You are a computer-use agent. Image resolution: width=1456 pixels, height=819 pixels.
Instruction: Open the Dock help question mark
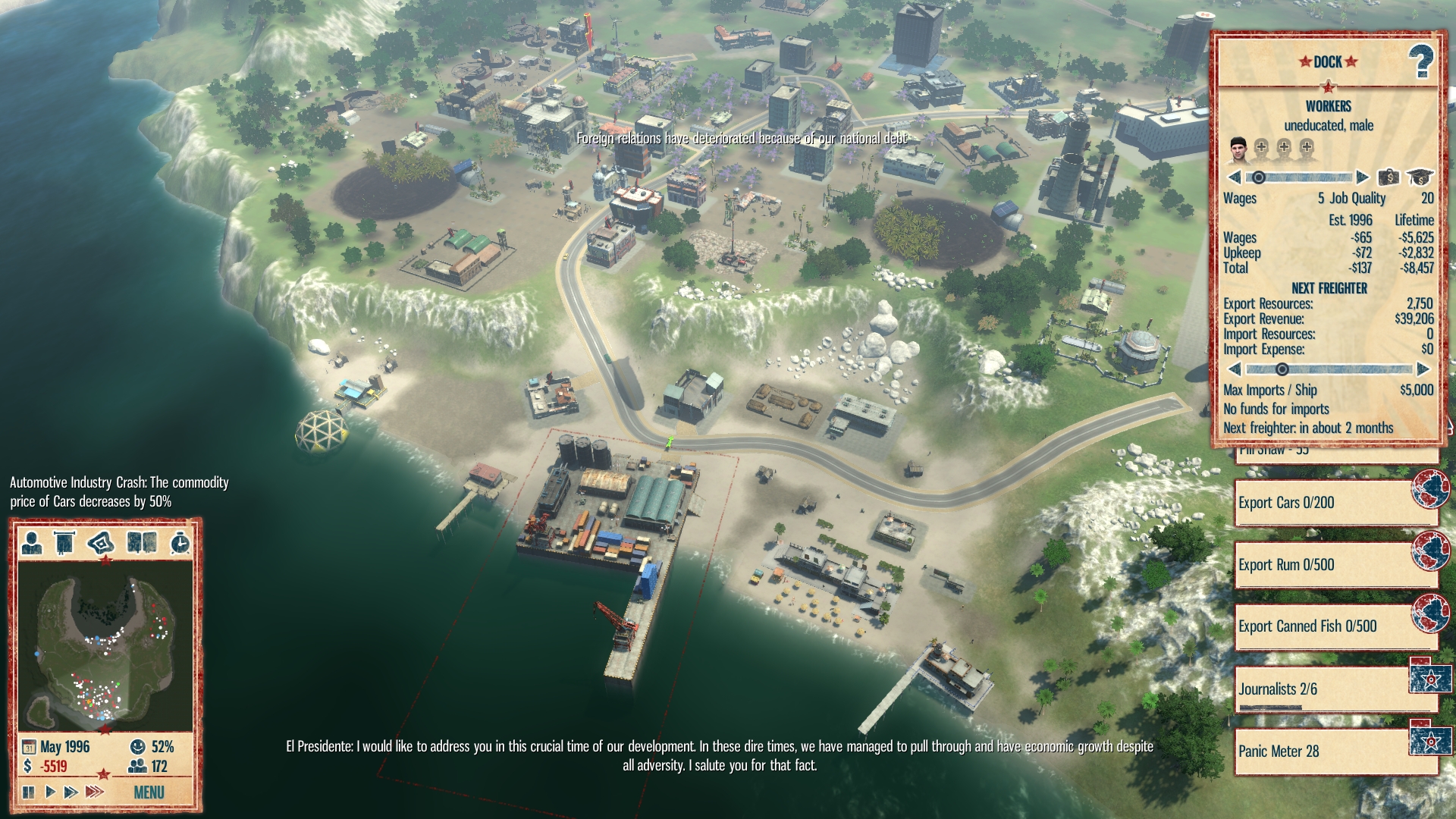pos(1420,61)
